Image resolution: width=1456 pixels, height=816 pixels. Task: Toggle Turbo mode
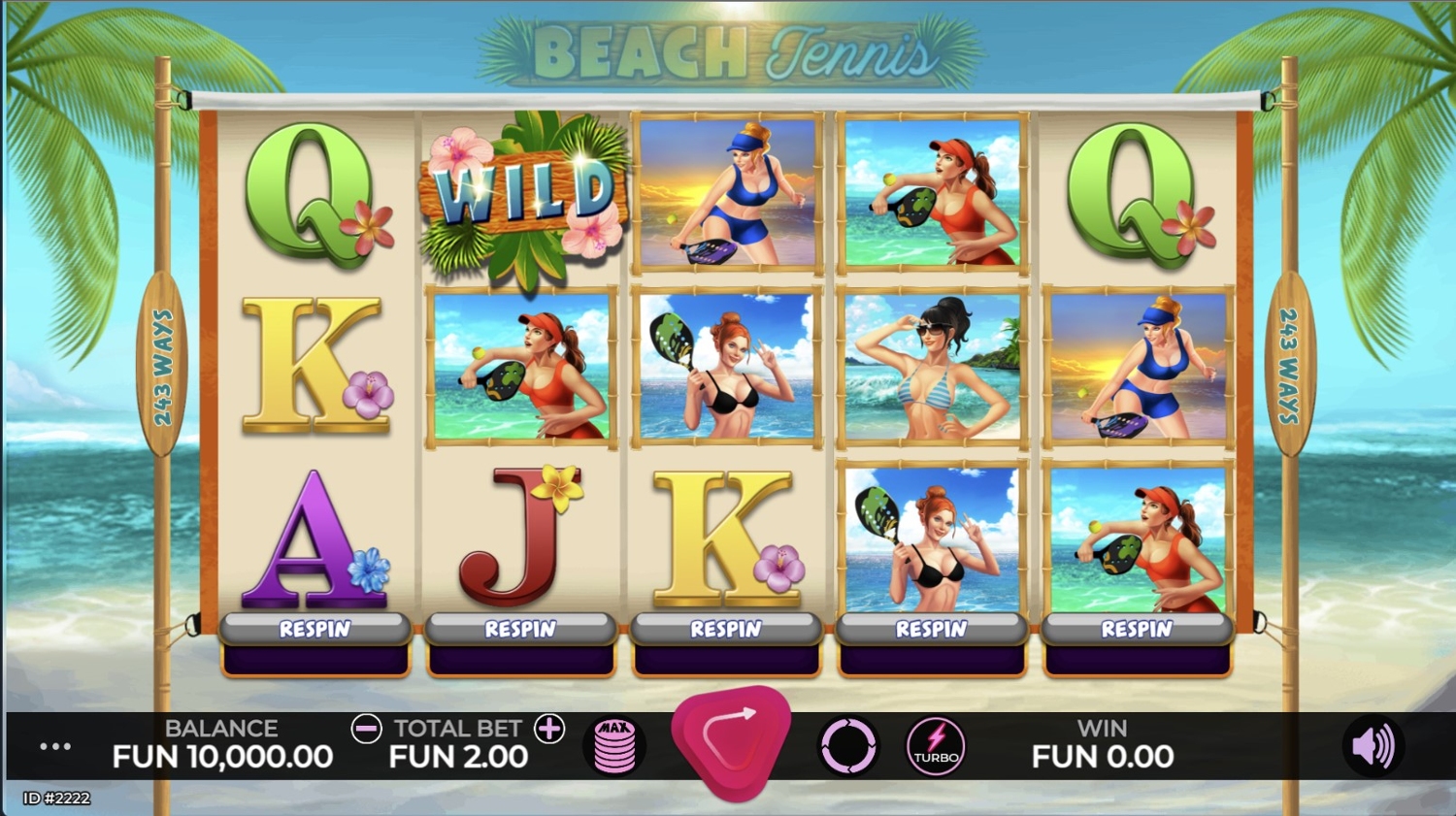(x=936, y=746)
